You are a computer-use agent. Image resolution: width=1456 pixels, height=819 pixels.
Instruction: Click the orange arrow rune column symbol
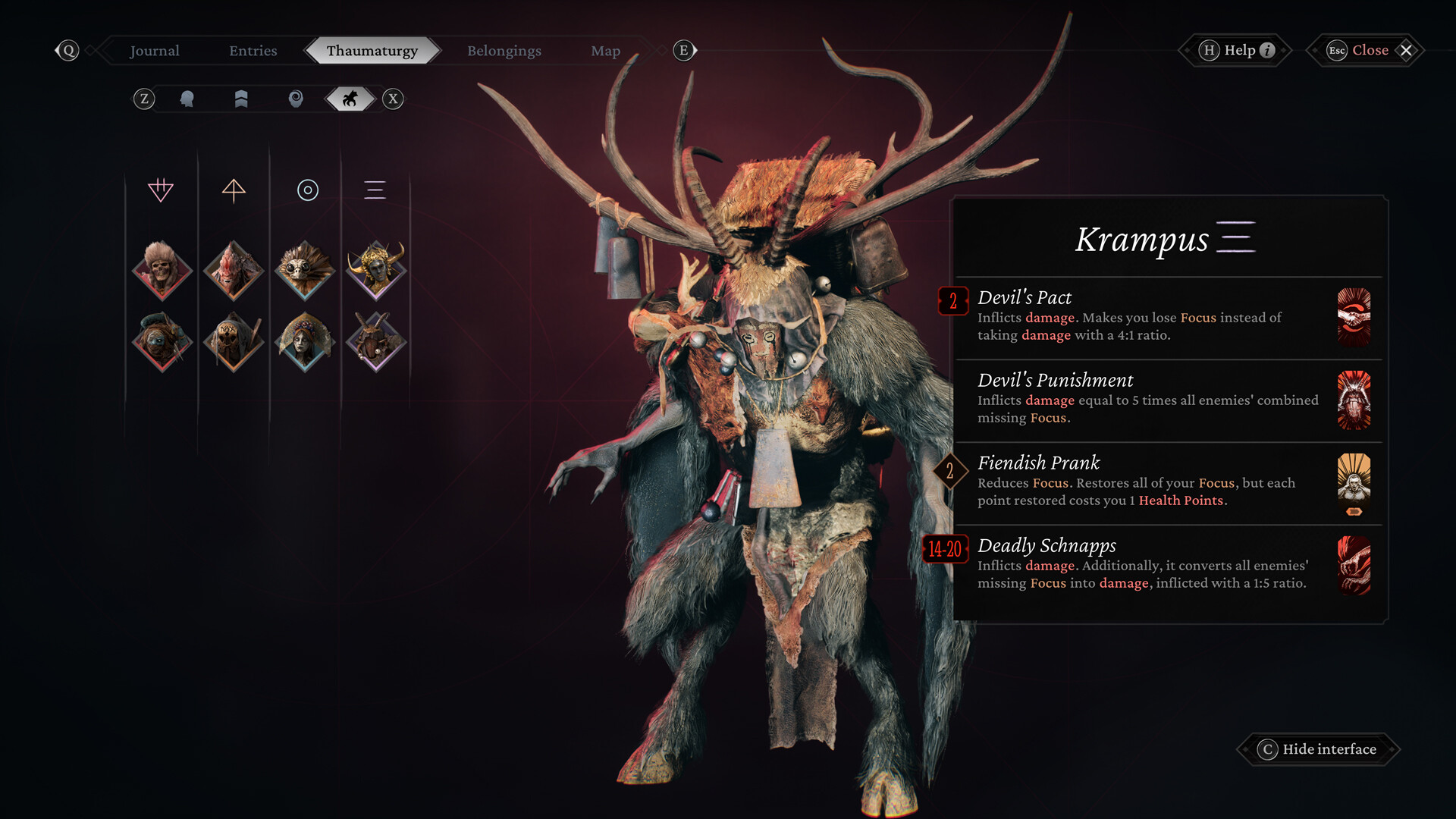click(x=234, y=190)
